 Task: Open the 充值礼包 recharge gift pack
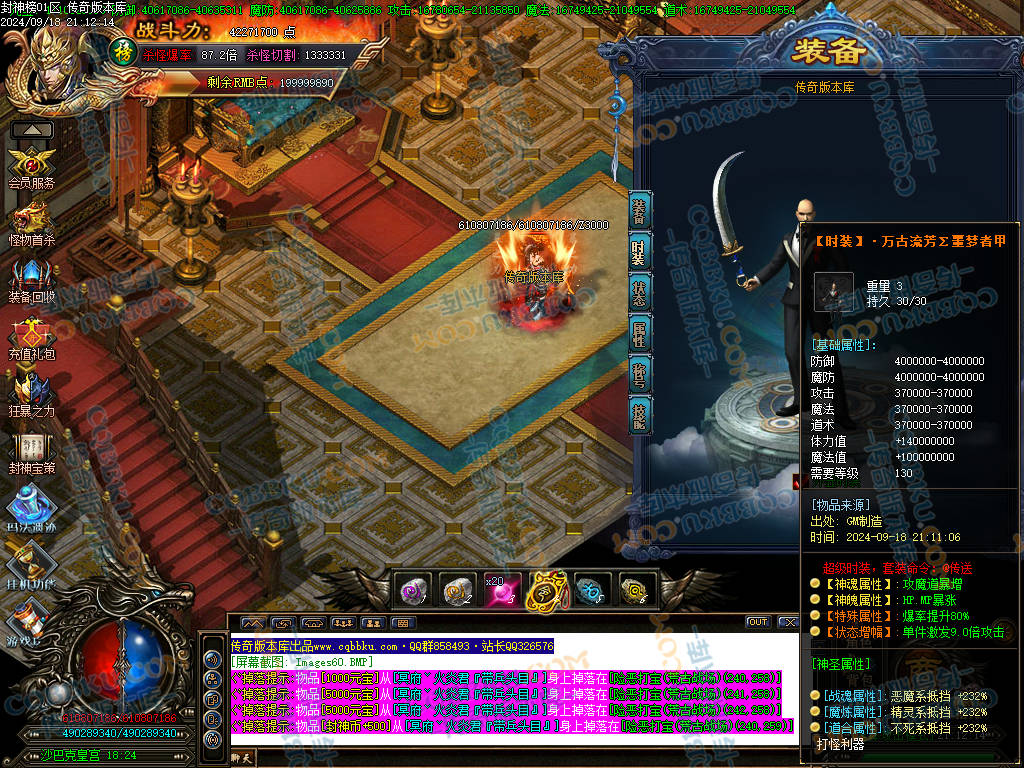point(31,336)
